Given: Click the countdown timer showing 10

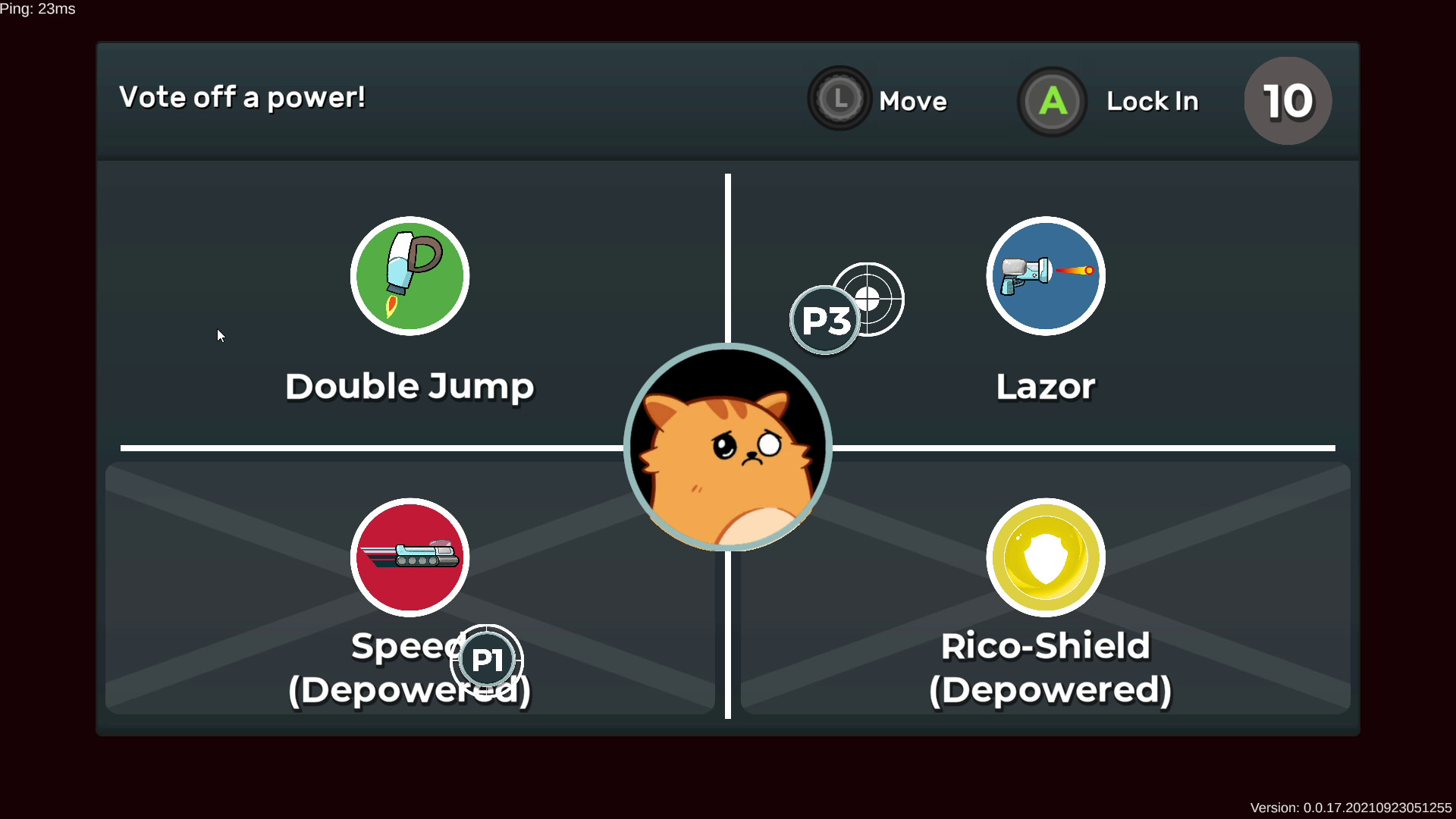Looking at the screenshot, I should coord(1287,100).
